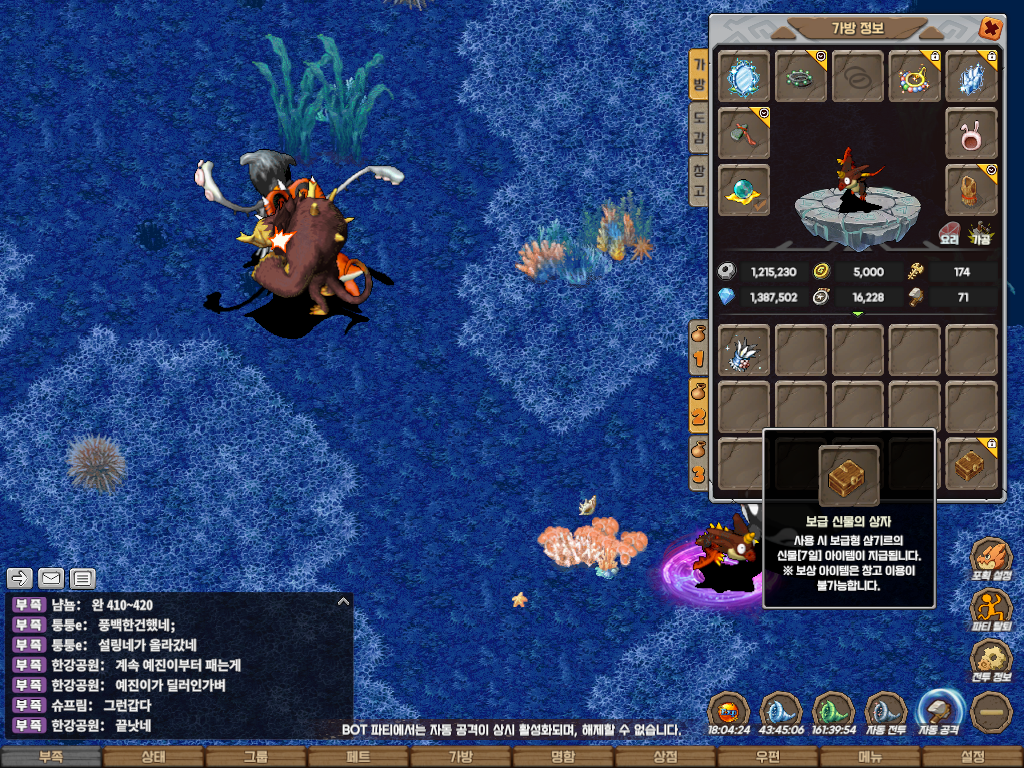Choose the teal orb on gold cushion slot
The height and width of the screenshot is (768, 1024).
[744, 190]
